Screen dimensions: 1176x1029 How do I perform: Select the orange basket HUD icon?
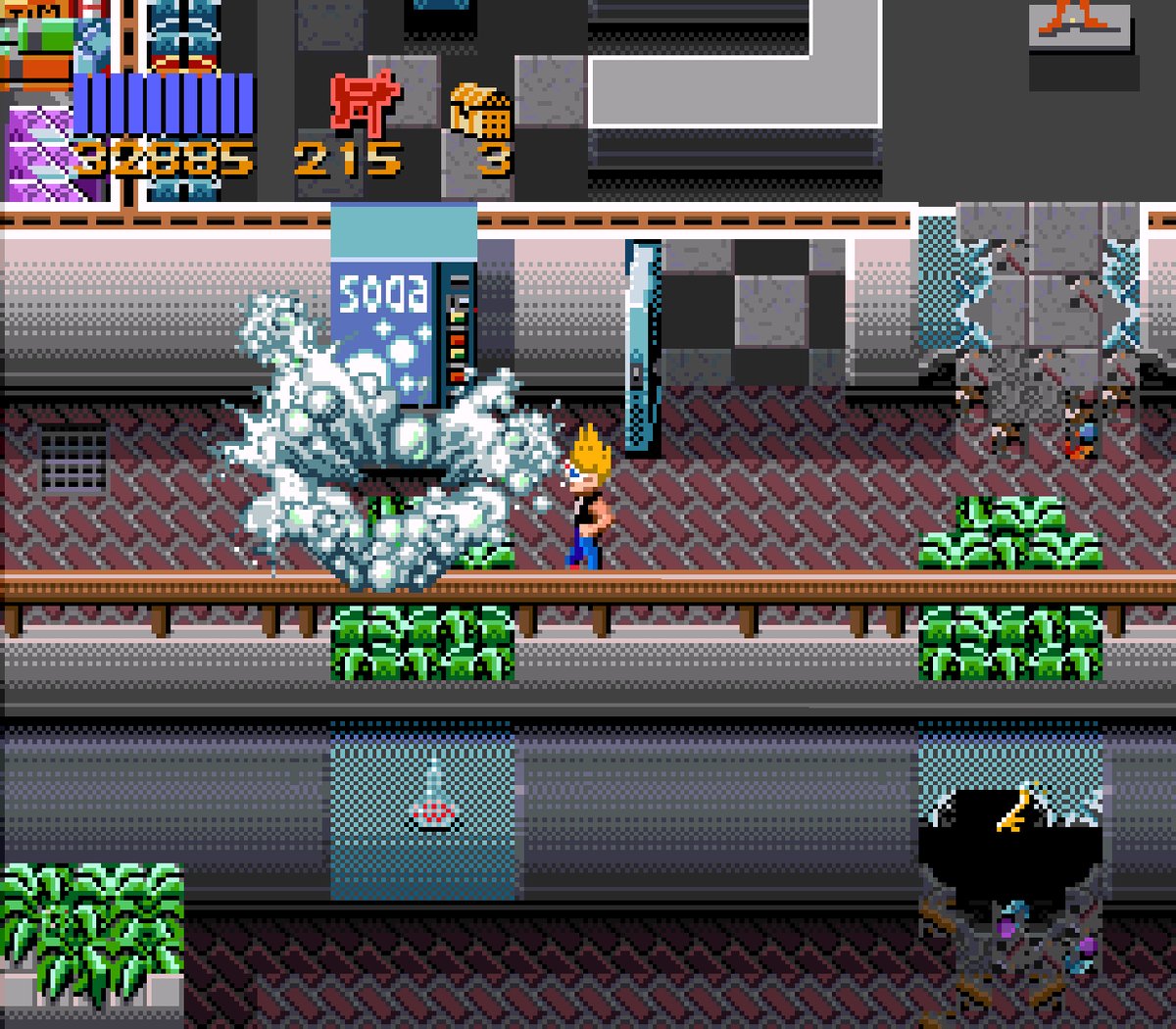tap(480, 111)
